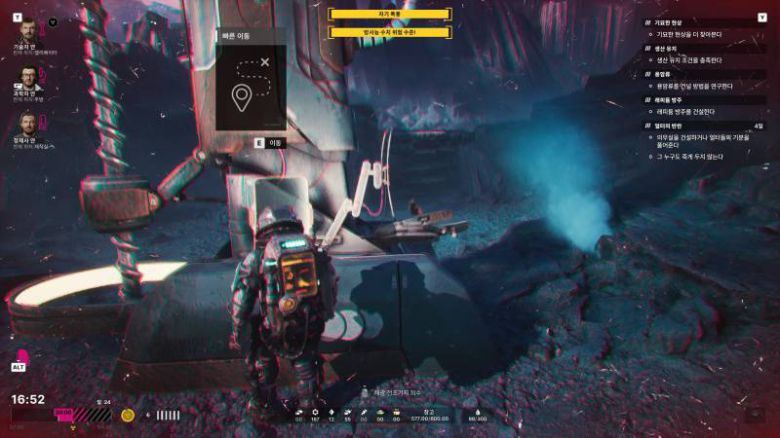
Task: Open the '용암류' objective
Action: coord(666,74)
